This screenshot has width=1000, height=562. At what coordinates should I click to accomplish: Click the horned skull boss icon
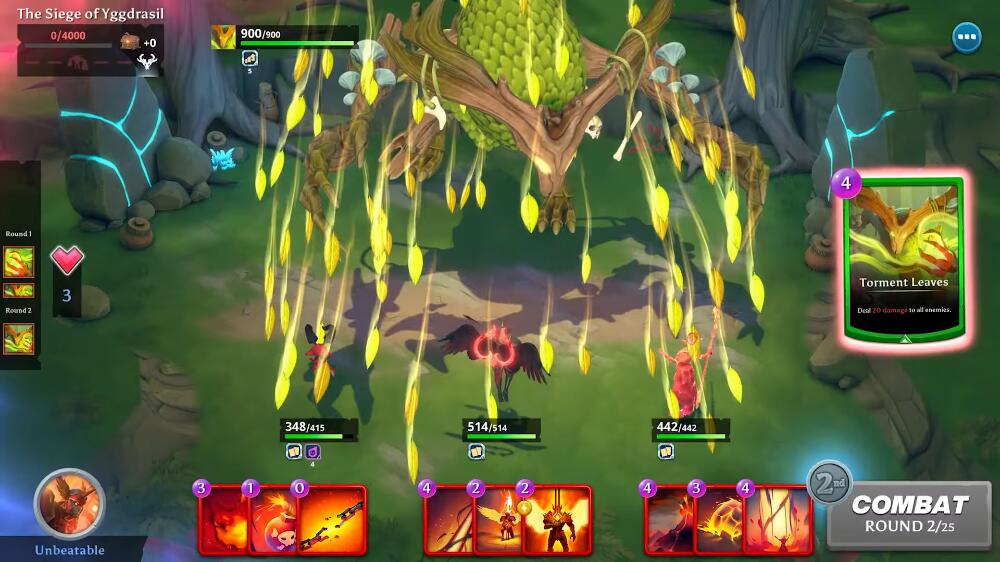(148, 62)
